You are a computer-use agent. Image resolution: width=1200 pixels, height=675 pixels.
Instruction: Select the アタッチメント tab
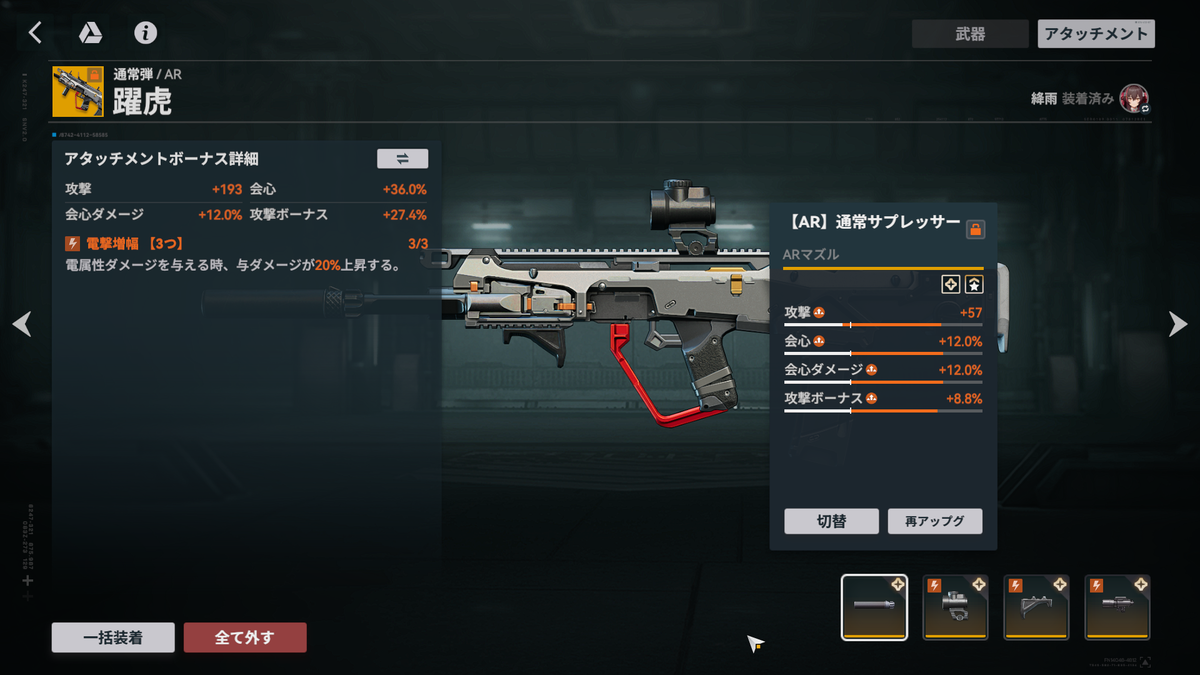point(1096,34)
